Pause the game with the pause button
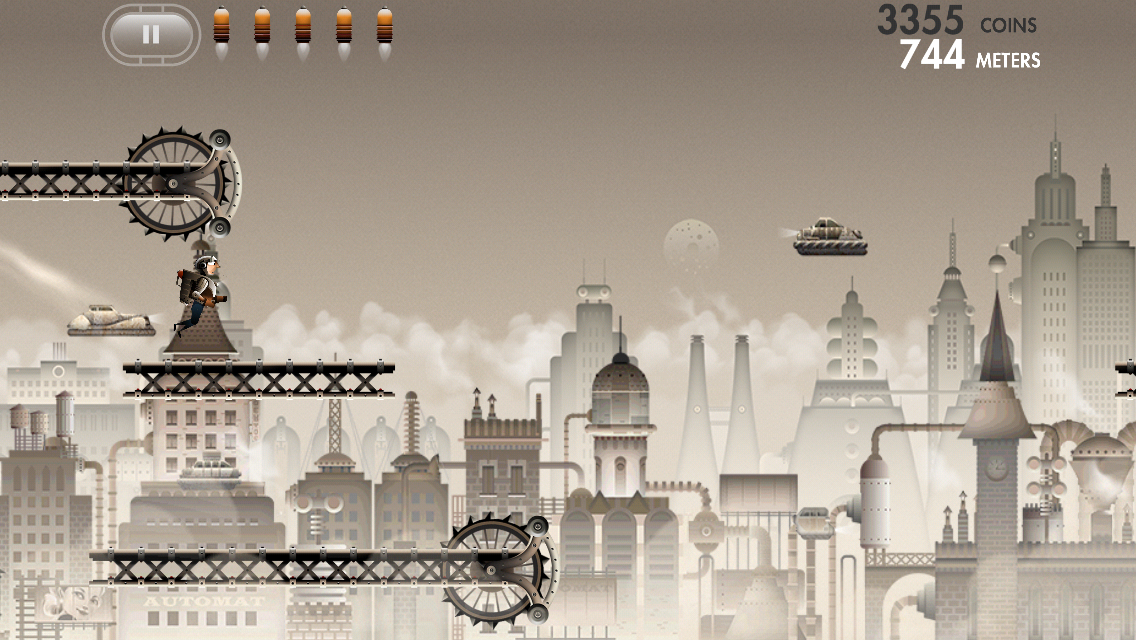This screenshot has width=1136, height=640. (151, 35)
